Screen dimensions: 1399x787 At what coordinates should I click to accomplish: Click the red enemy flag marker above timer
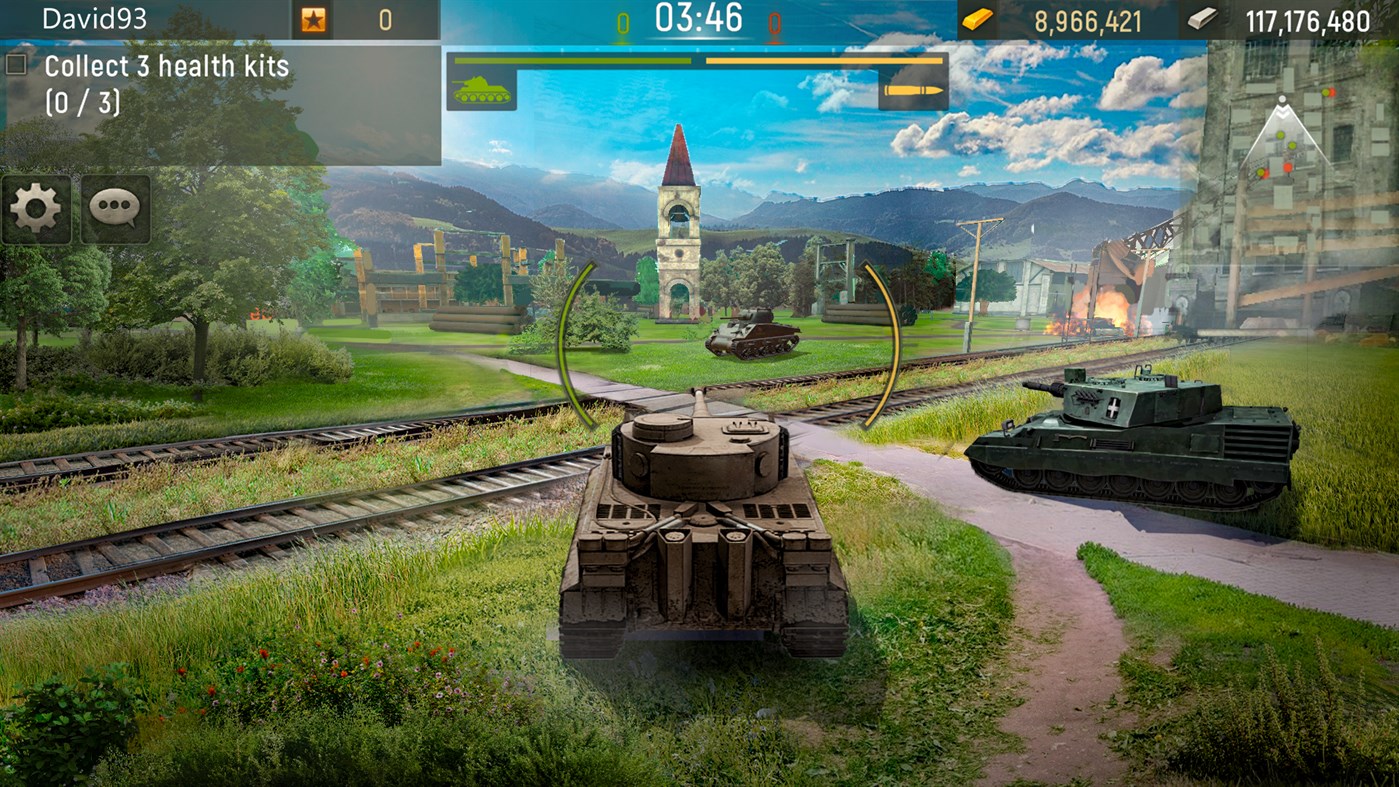(773, 22)
